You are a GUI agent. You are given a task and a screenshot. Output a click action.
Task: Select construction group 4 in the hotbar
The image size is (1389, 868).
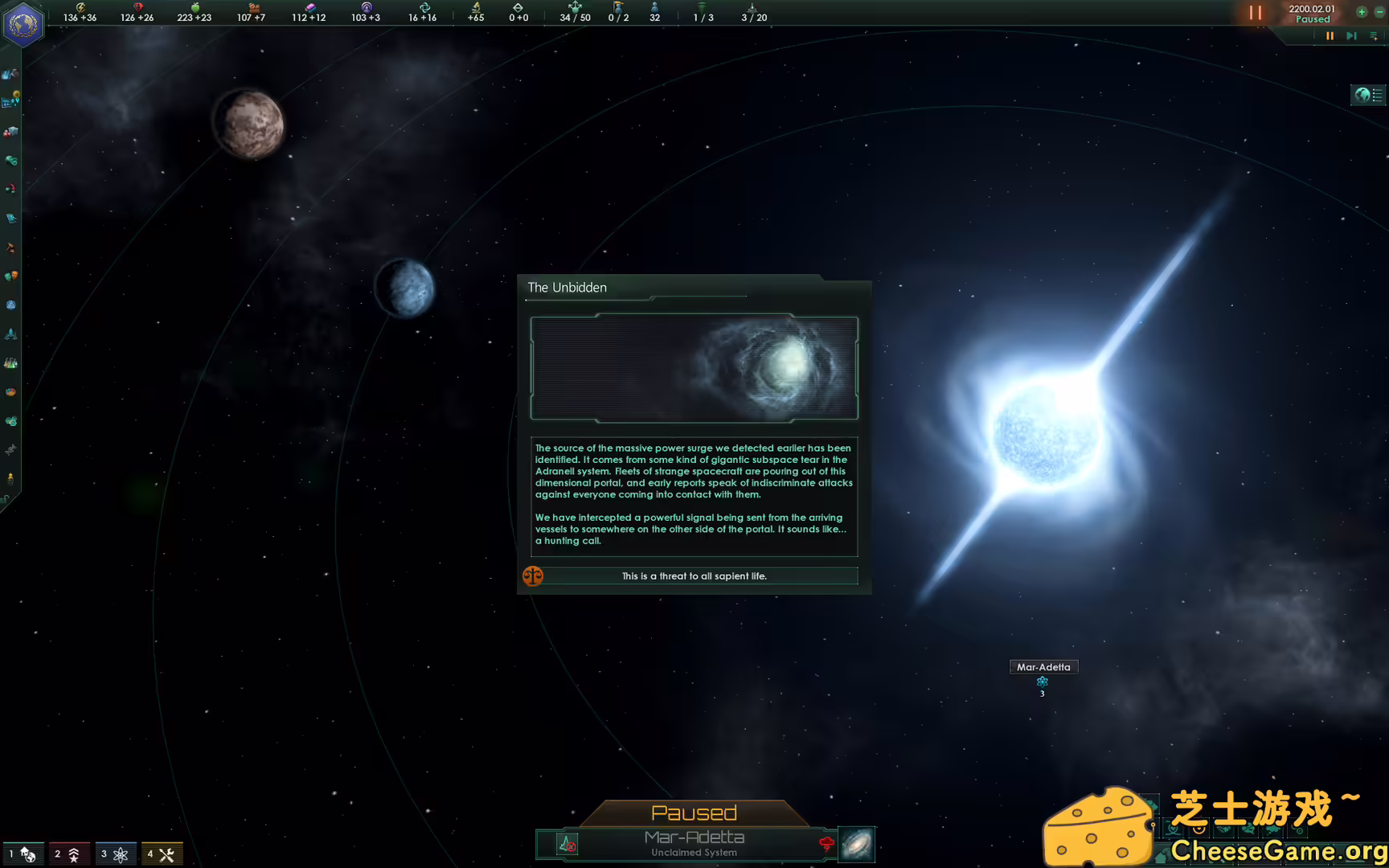click(x=162, y=854)
